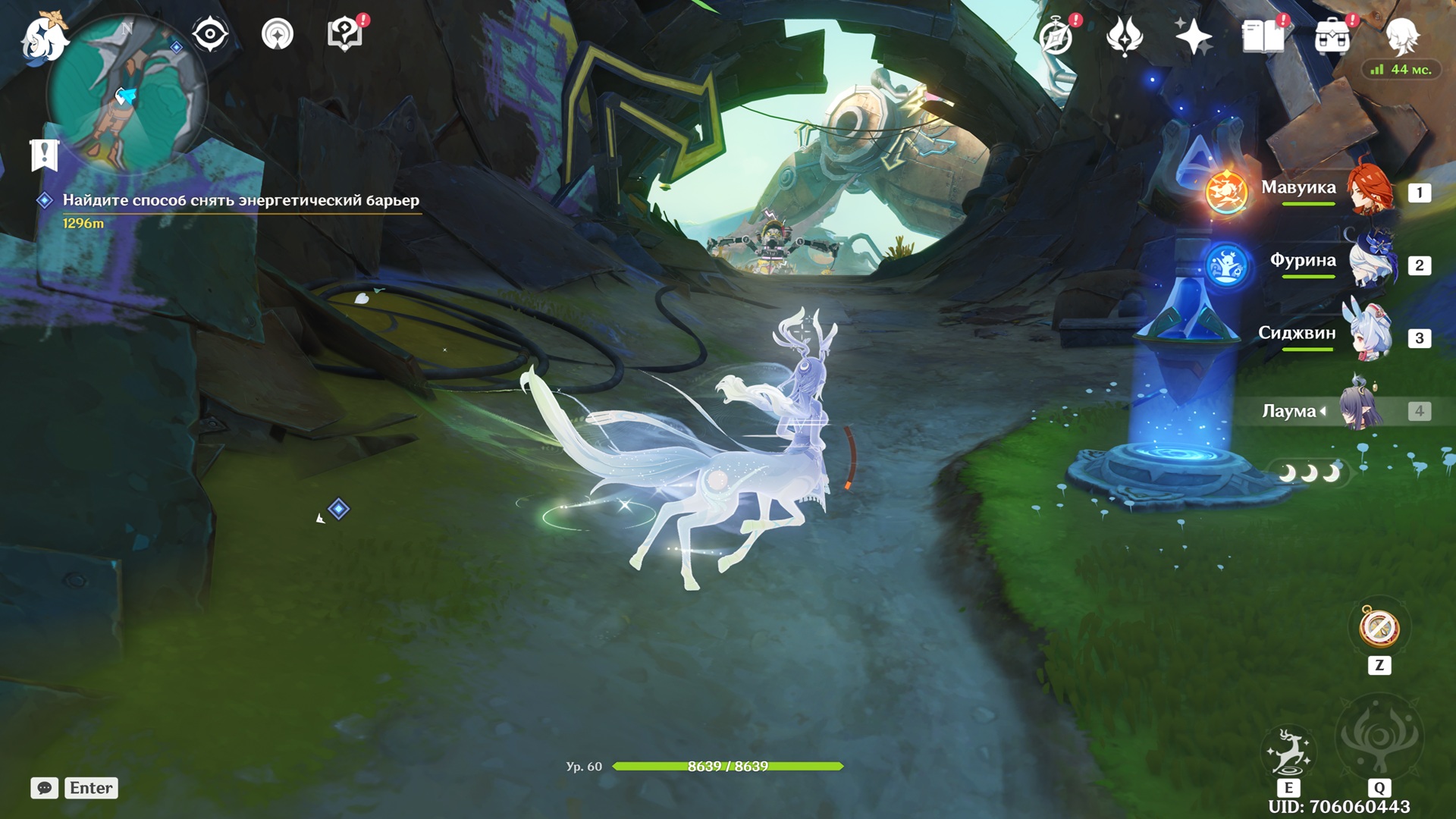Viewport: 1456px width, 819px height.
Task: Toggle the elemental sight eye icon
Action: coord(210,34)
